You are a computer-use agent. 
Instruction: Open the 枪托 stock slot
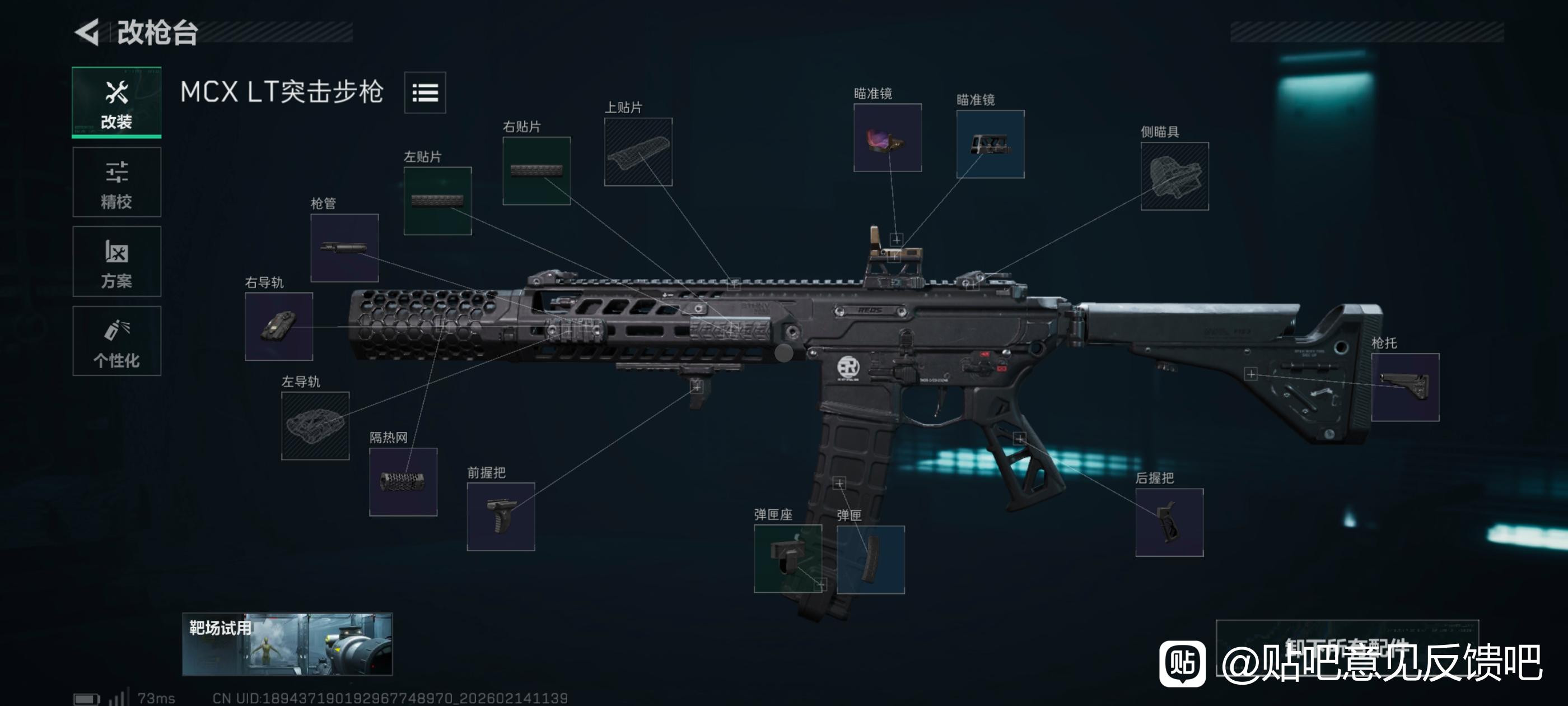coord(1405,387)
